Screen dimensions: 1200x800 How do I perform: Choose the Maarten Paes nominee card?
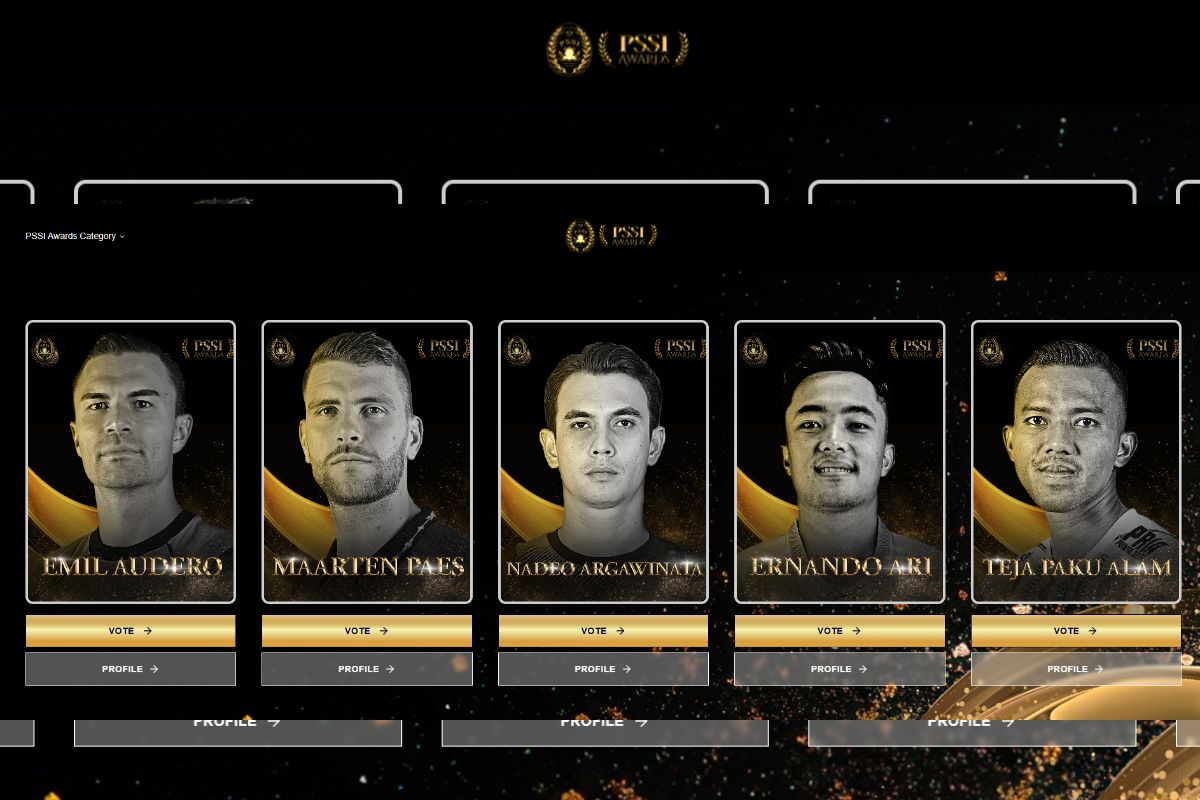tap(366, 461)
